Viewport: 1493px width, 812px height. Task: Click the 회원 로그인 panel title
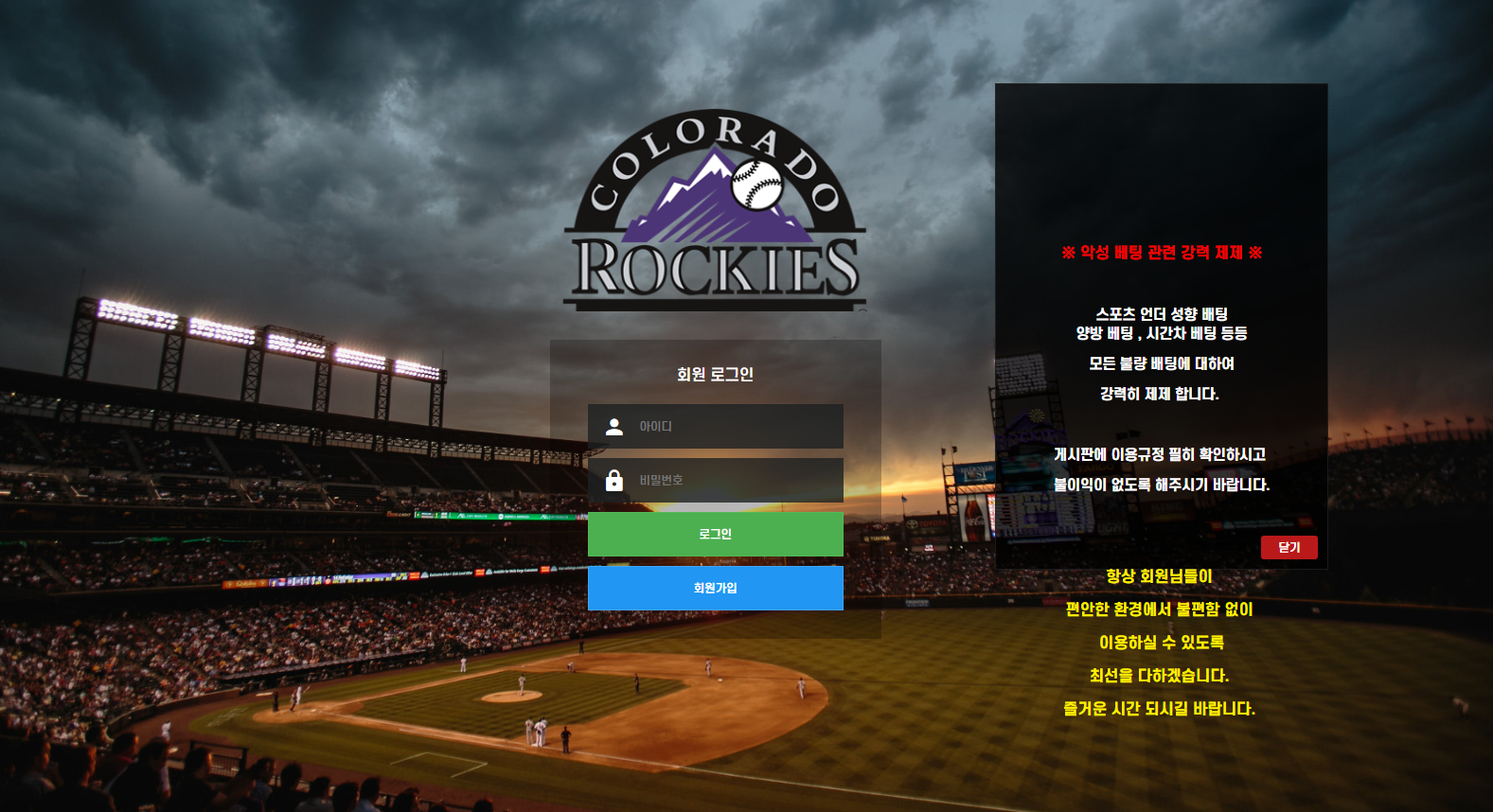point(715,373)
